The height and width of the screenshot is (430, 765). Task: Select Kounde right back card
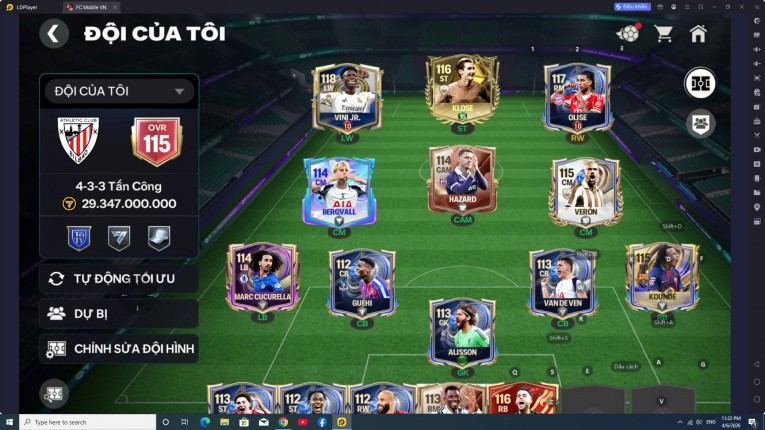pos(661,278)
